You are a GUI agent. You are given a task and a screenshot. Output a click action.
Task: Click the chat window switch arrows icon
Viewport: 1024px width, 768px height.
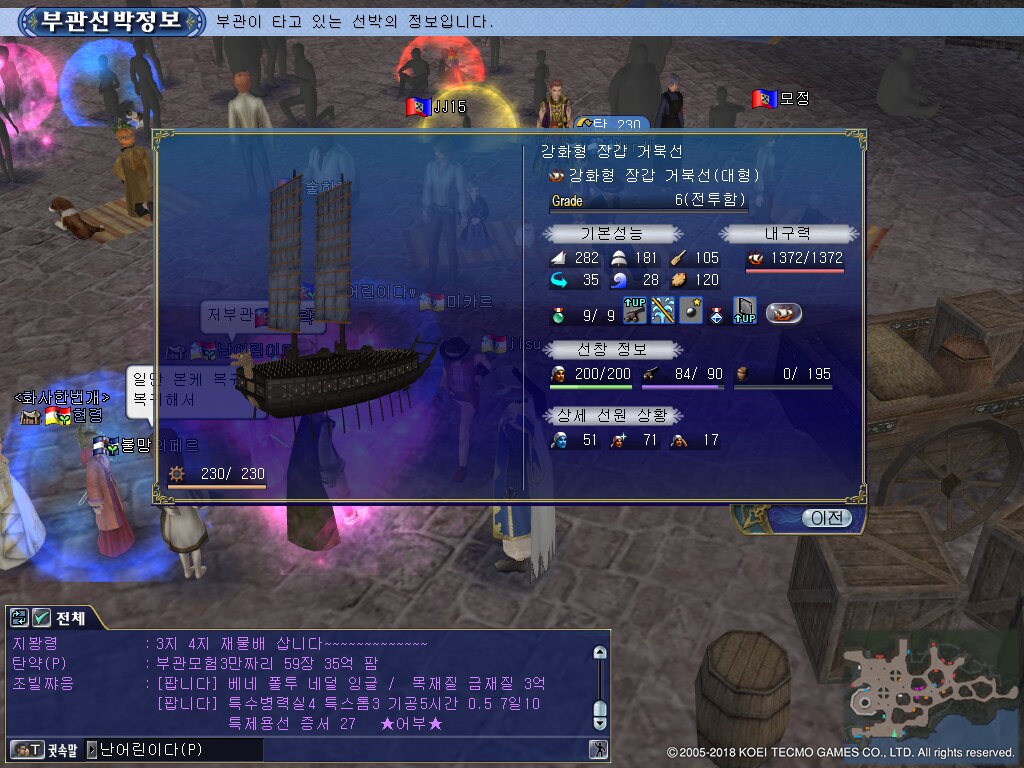(x=20, y=618)
